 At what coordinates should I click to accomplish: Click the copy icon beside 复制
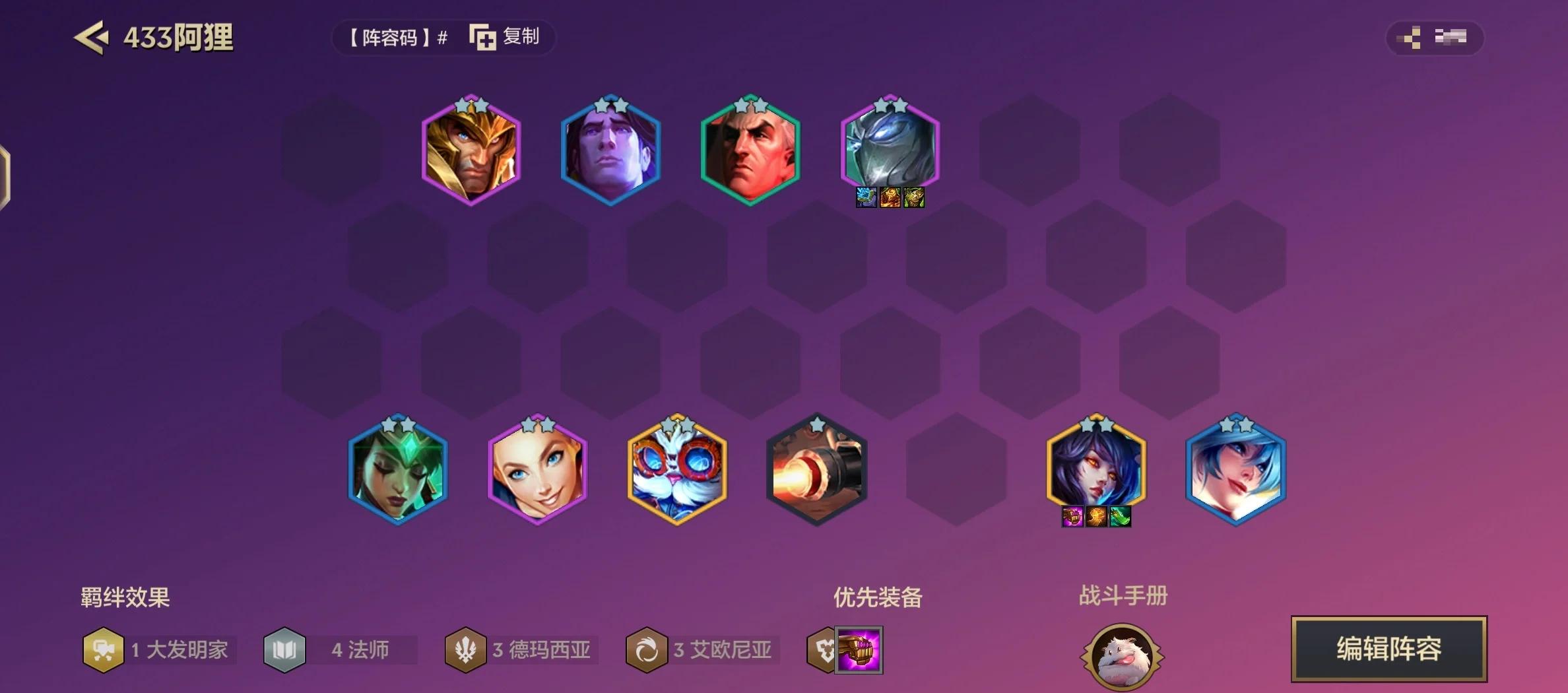click(482, 38)
